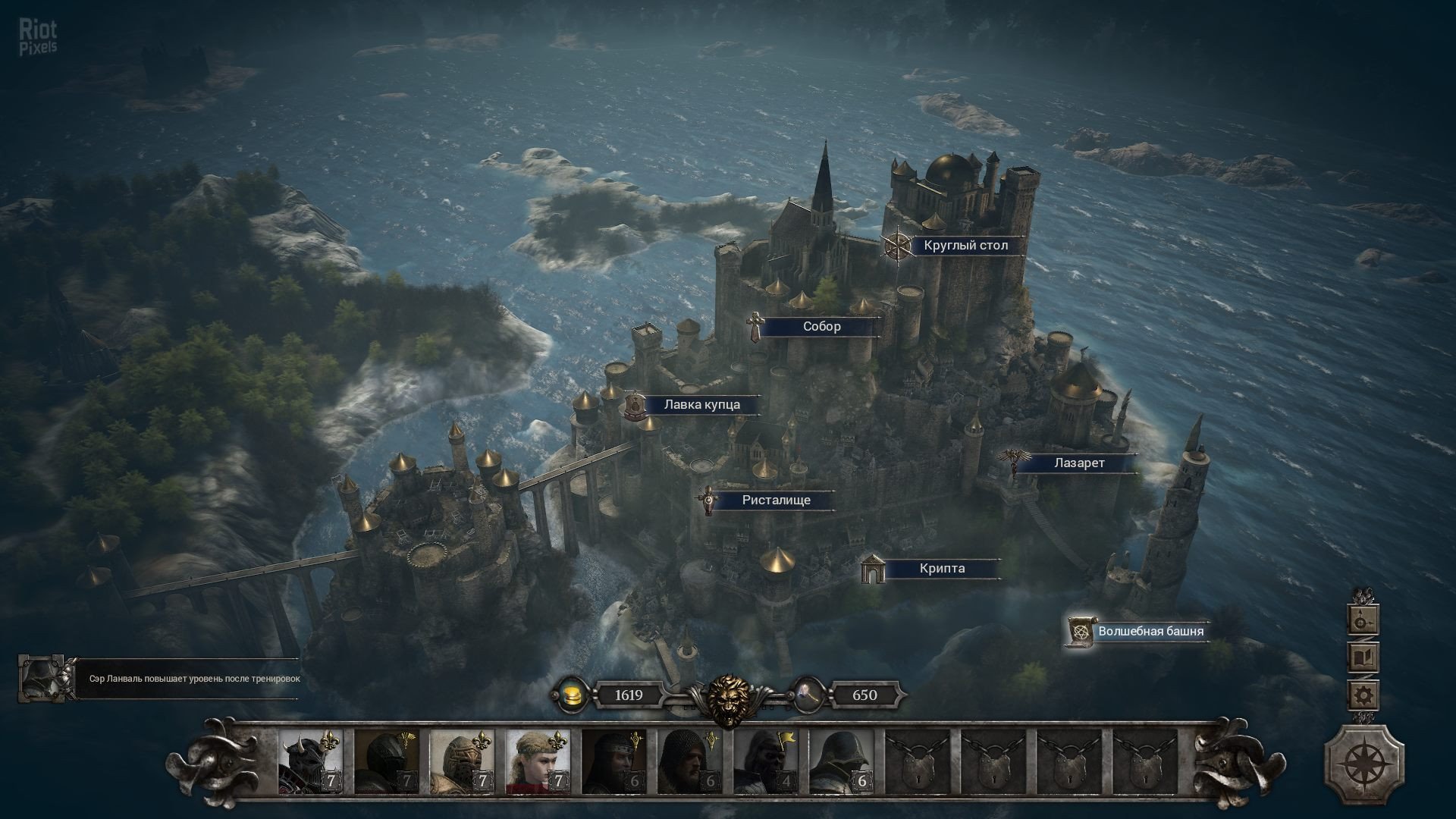1456x819 pixels.
Task: Open the gear settings button
Action: pos(1363,694)
